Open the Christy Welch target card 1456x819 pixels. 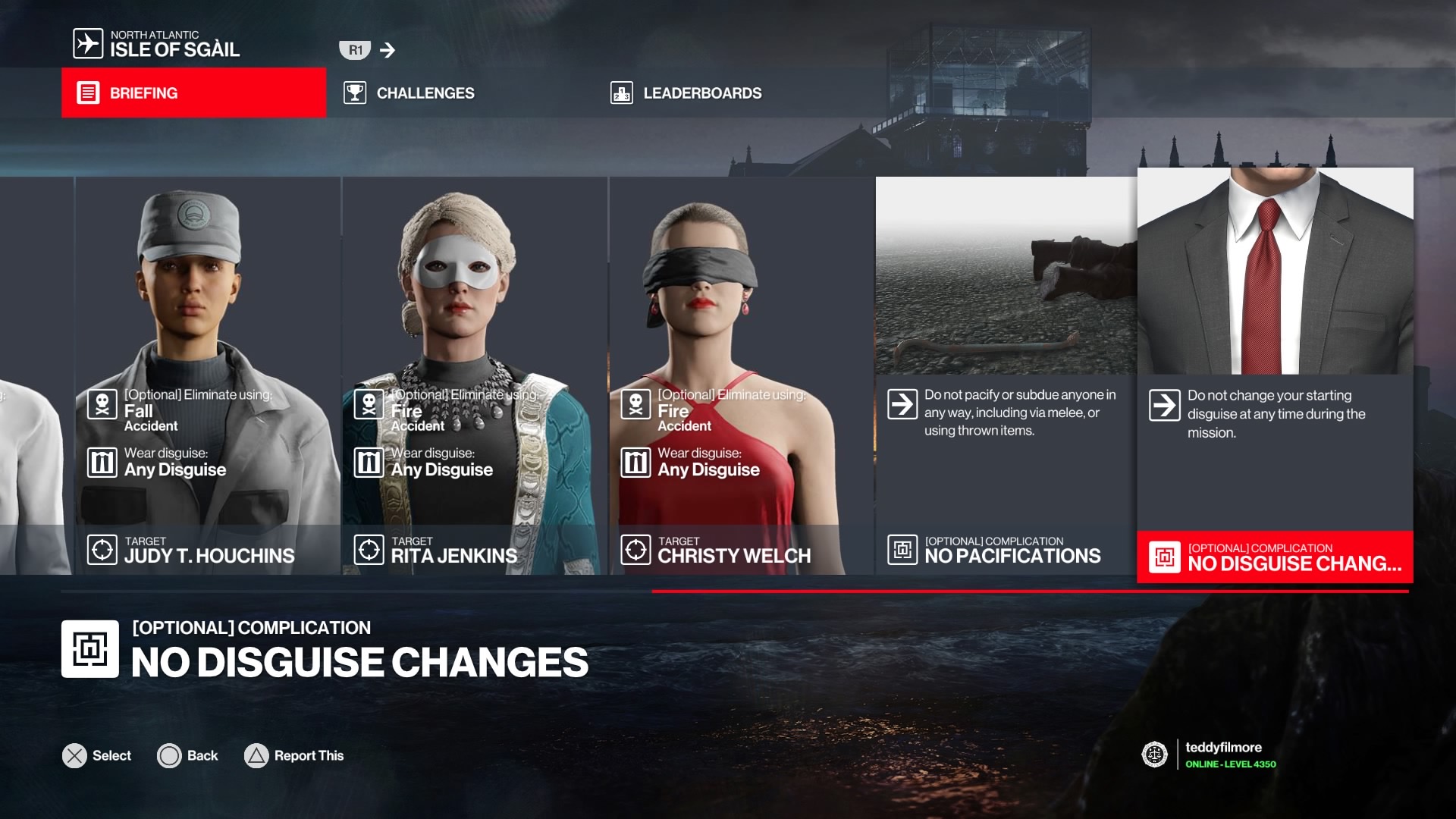(x=742, y=375)
